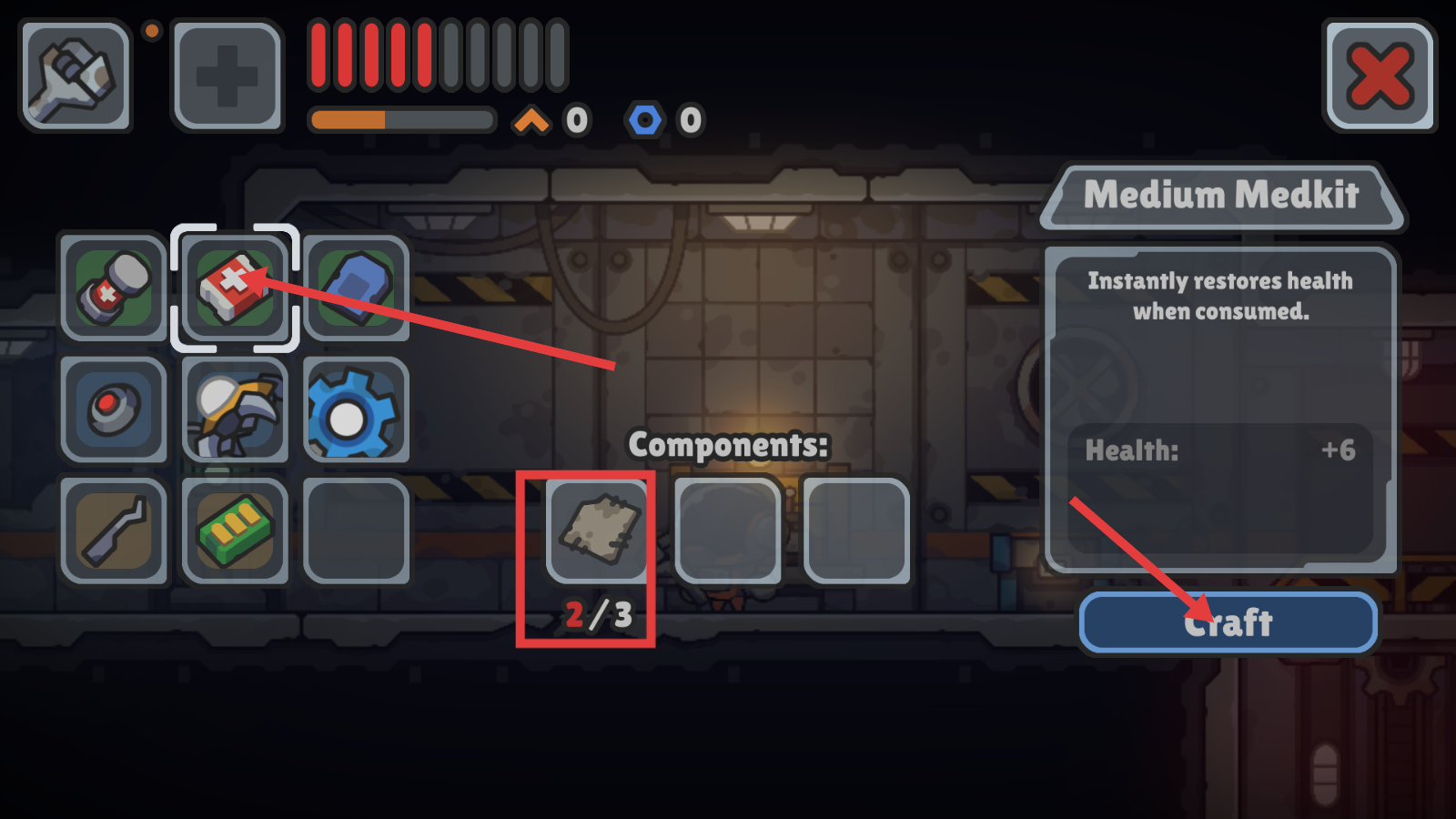The image size is (1456, 819).
Task: Choose the crowbar recipe
Action: (114, 531)
